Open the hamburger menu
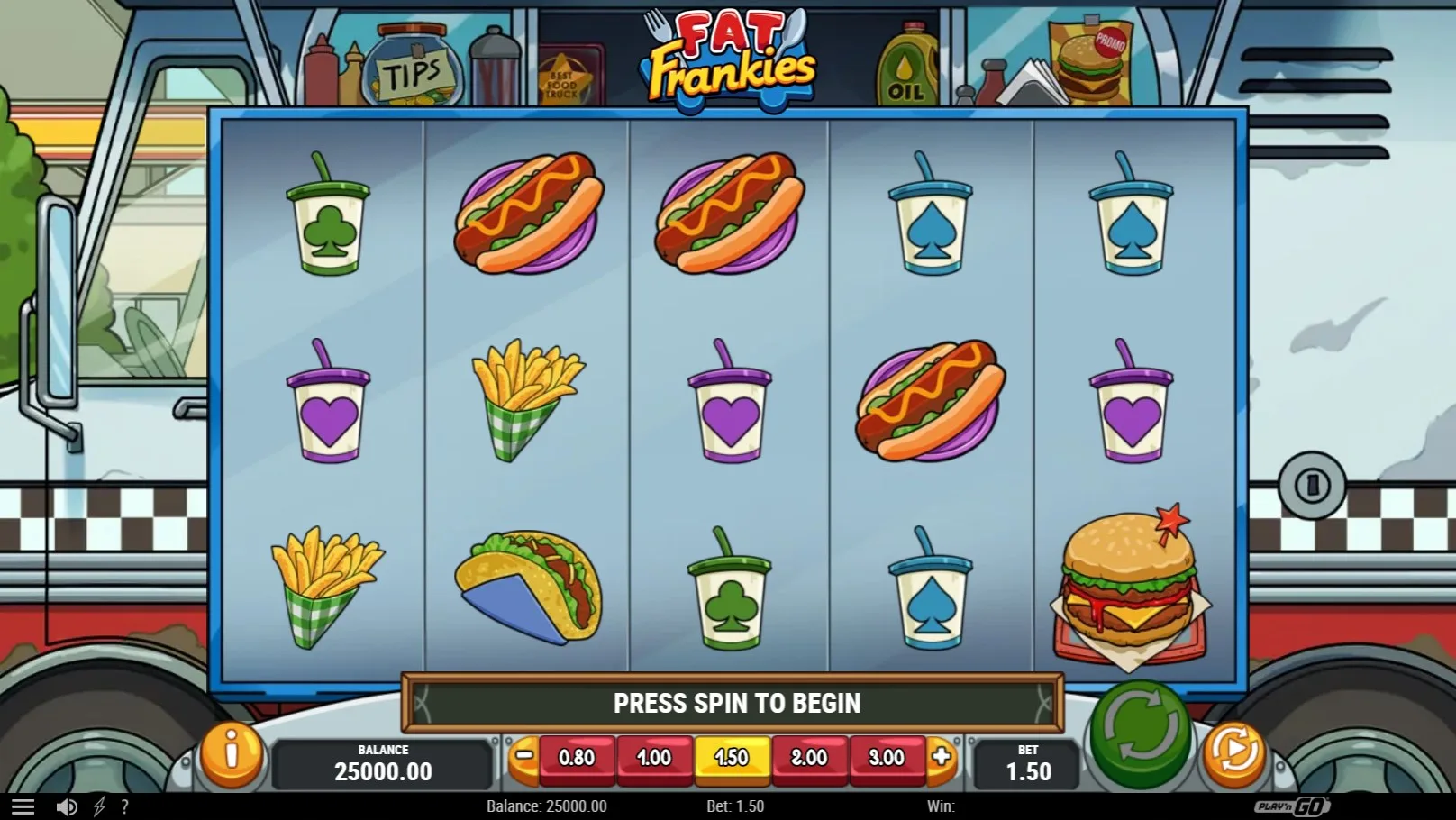 (23, 806)
